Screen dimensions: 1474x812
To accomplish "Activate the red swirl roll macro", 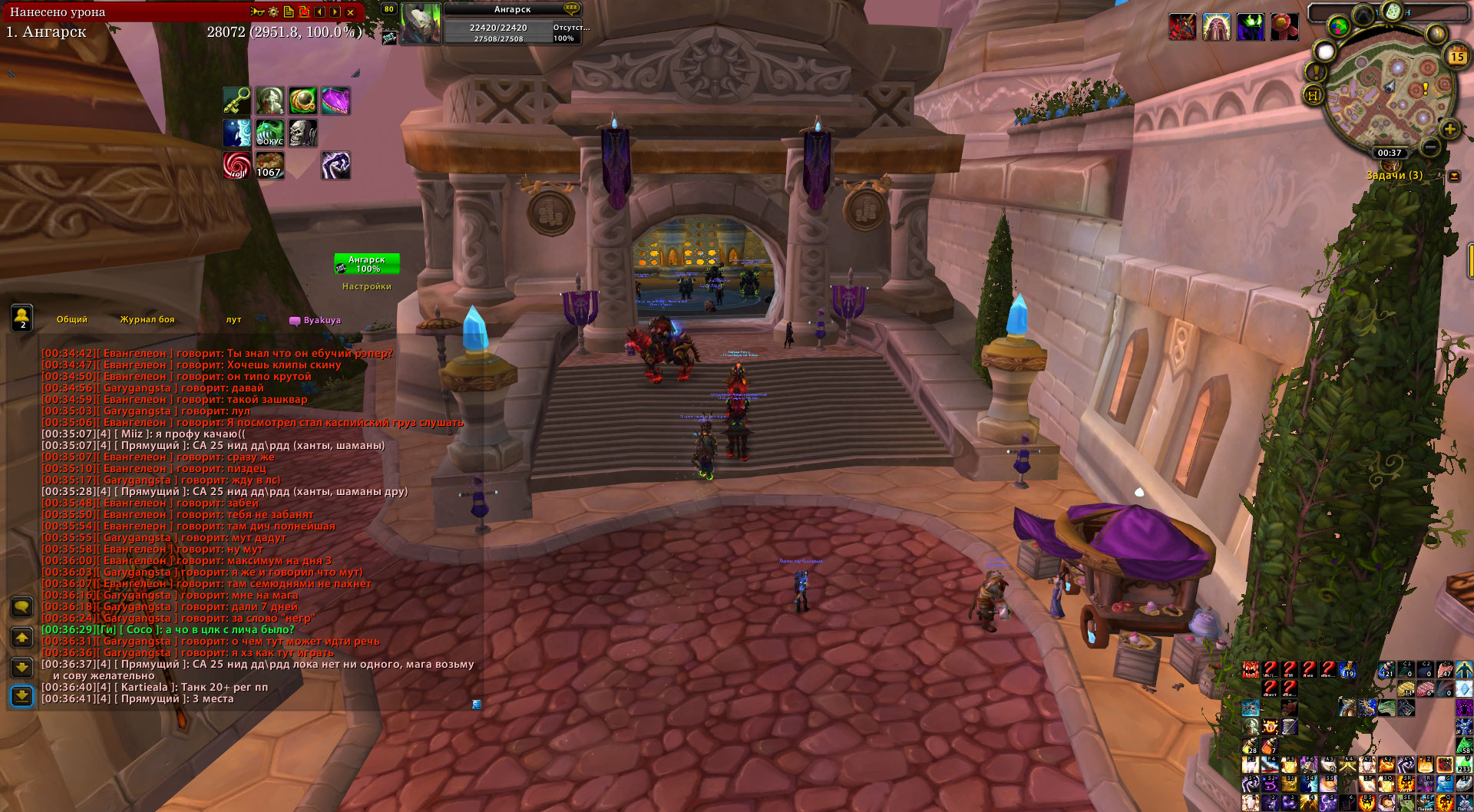I will [x=237, y=165].
